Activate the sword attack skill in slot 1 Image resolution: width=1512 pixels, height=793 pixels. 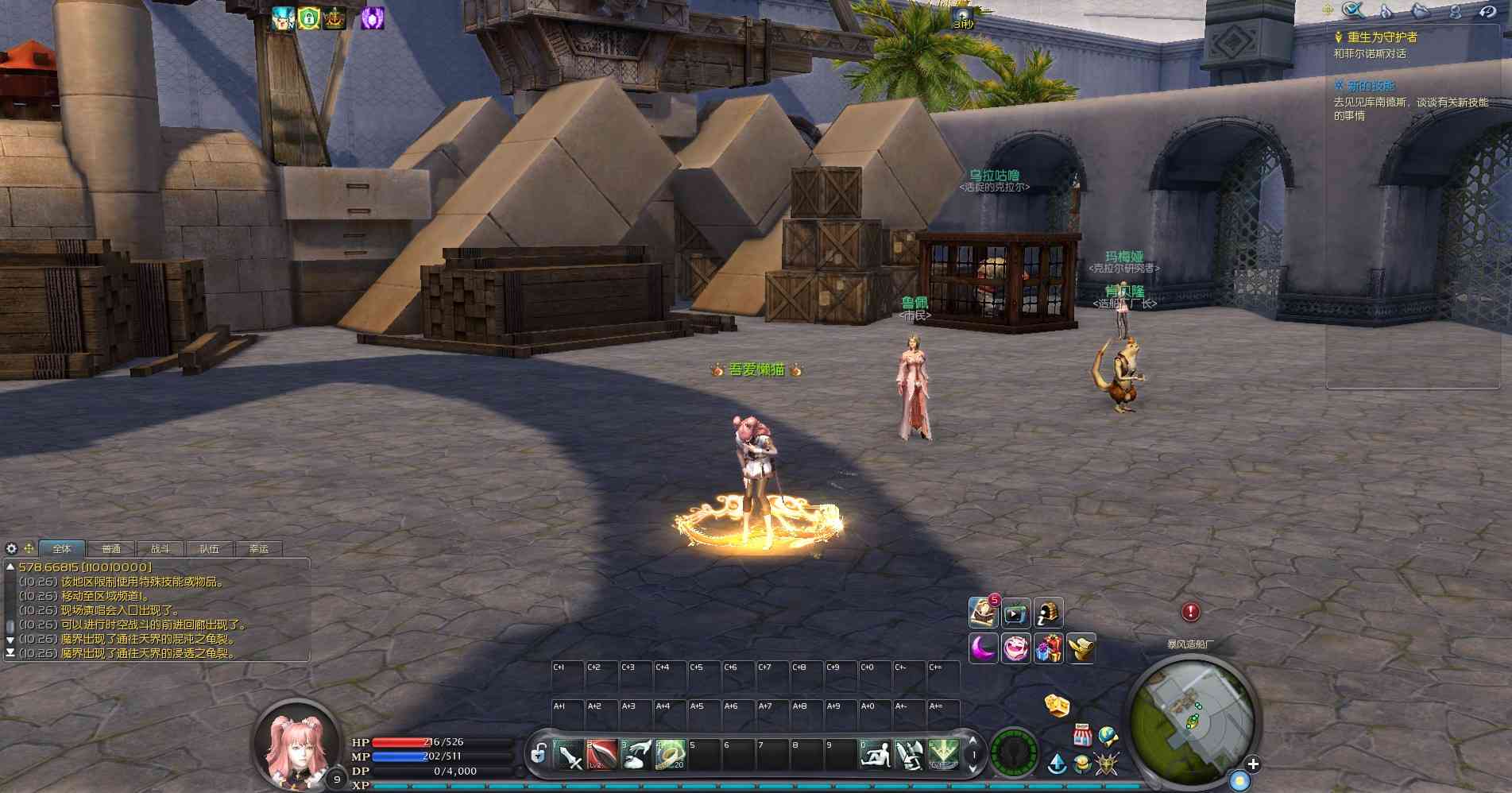pos(568,755)
